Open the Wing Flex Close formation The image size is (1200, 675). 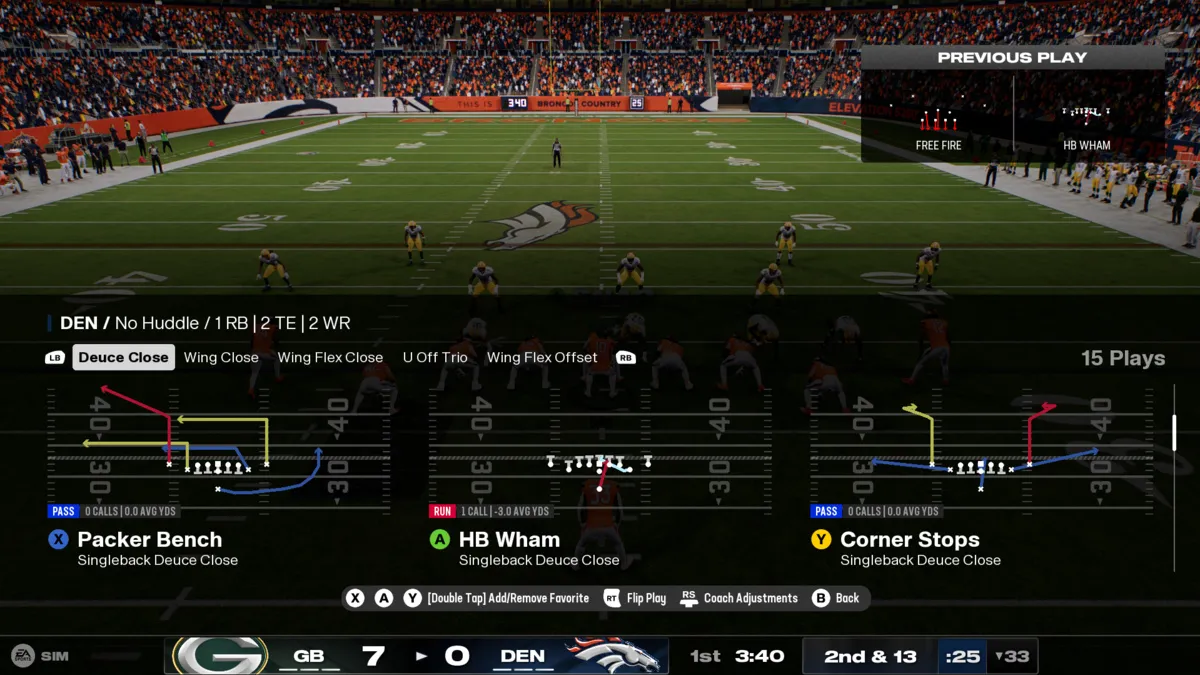point(330,357)
